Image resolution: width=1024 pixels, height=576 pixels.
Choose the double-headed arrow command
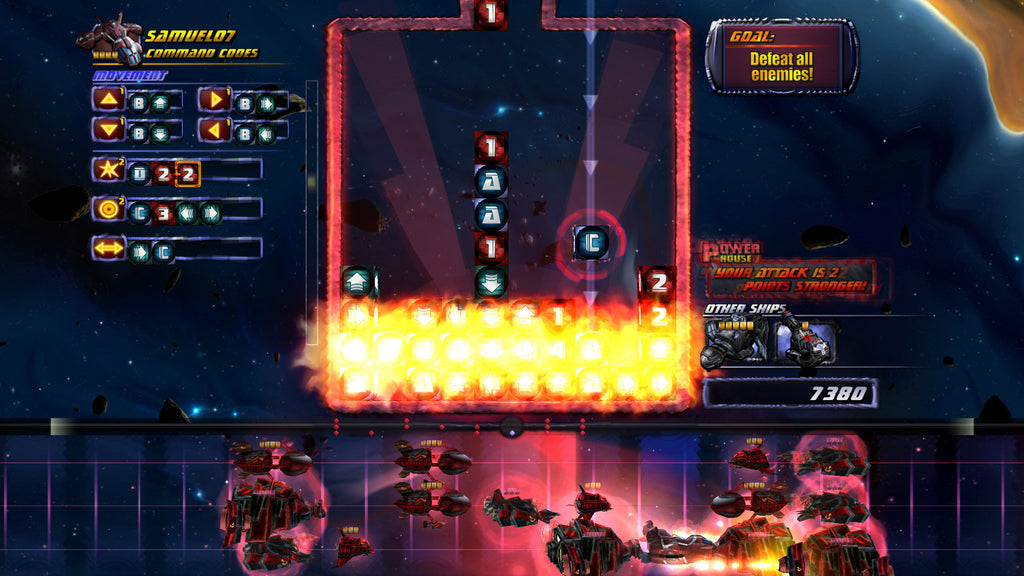tap(108, 247)
